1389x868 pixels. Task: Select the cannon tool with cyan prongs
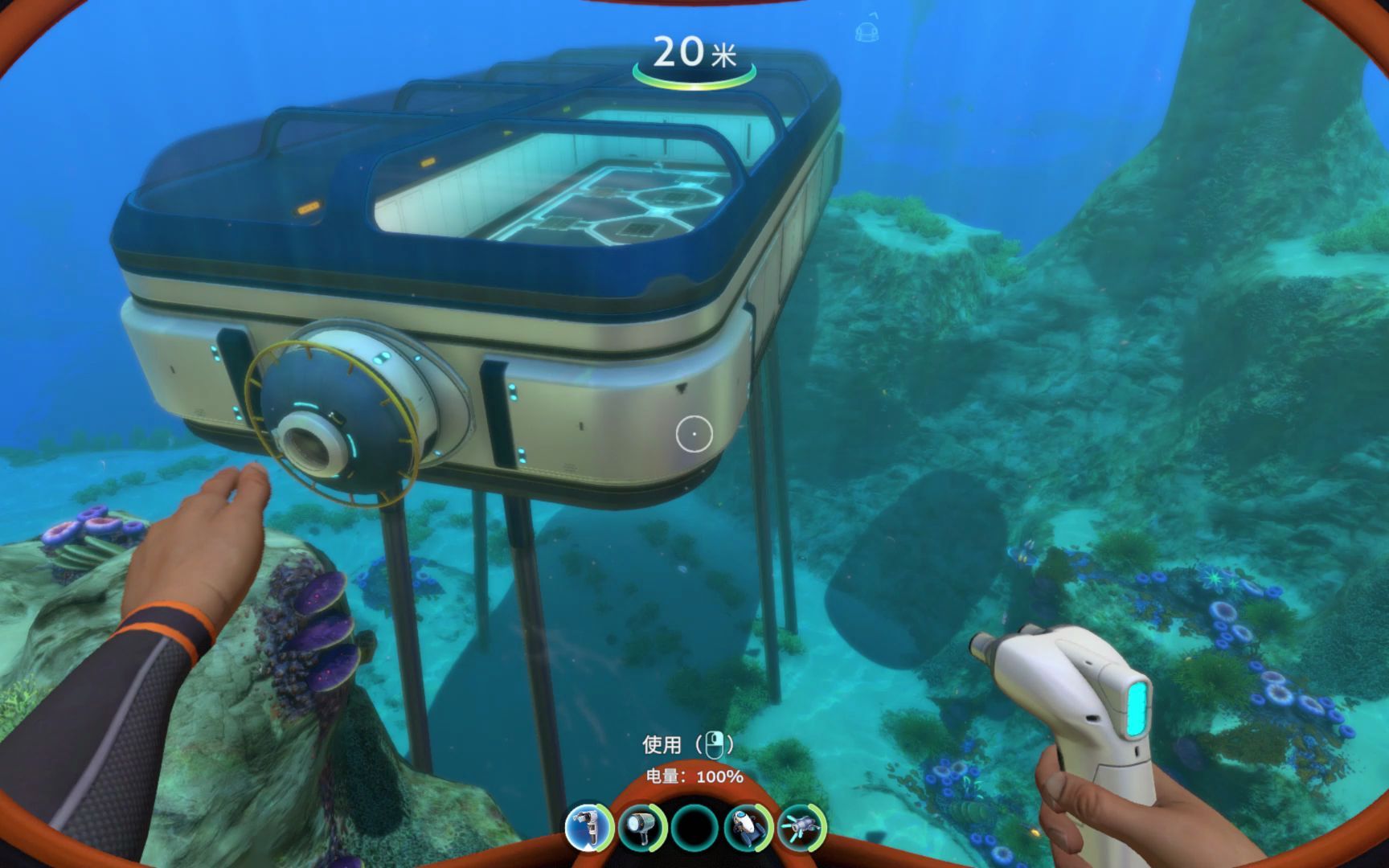point(801,827)
